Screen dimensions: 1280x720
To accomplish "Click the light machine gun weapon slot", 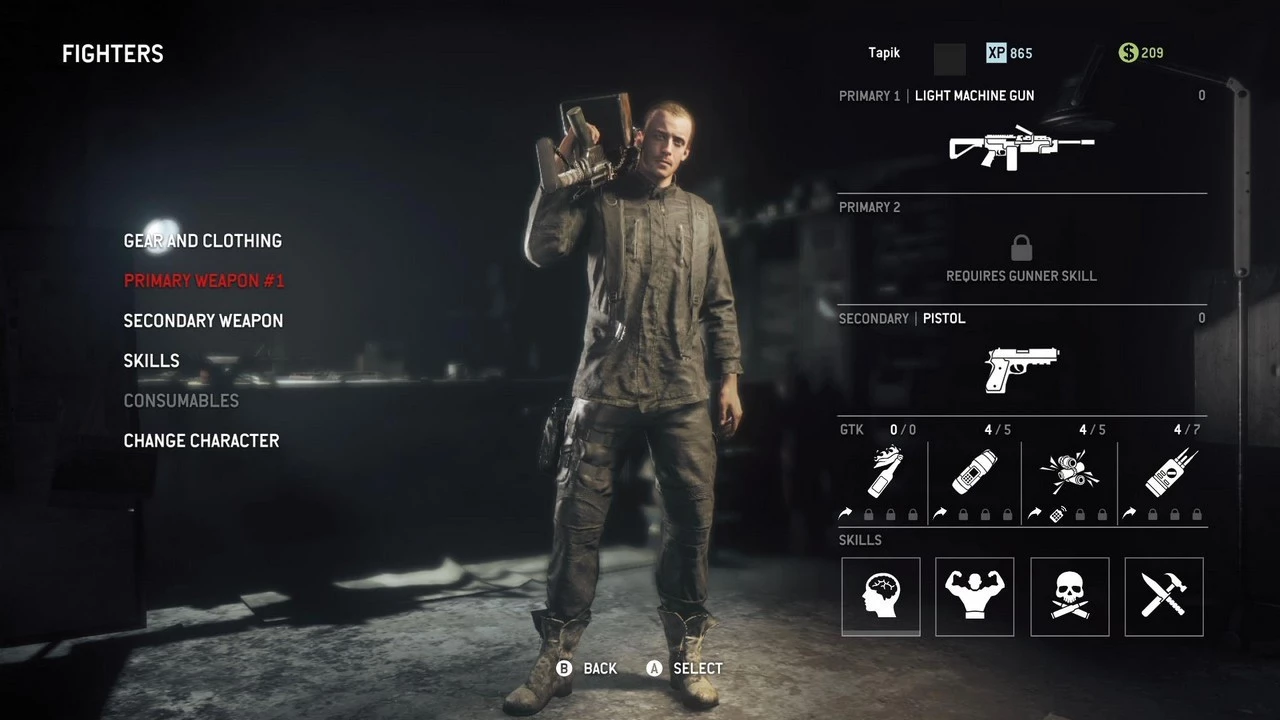I will coord(1021,148).
